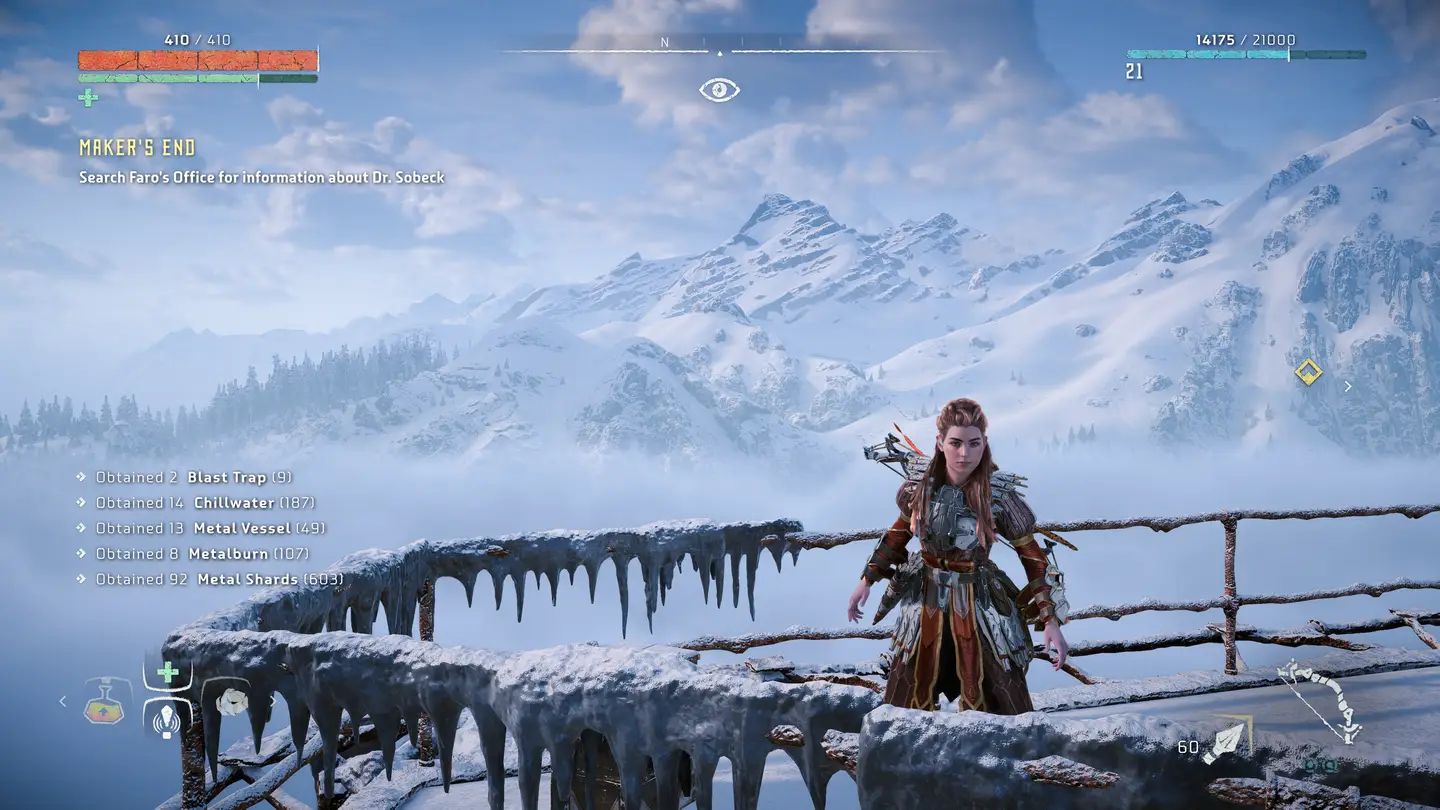Click the Faro's Office objective text
The width and height of the screenshot is (1440, 810).
[x=262, y=177]
